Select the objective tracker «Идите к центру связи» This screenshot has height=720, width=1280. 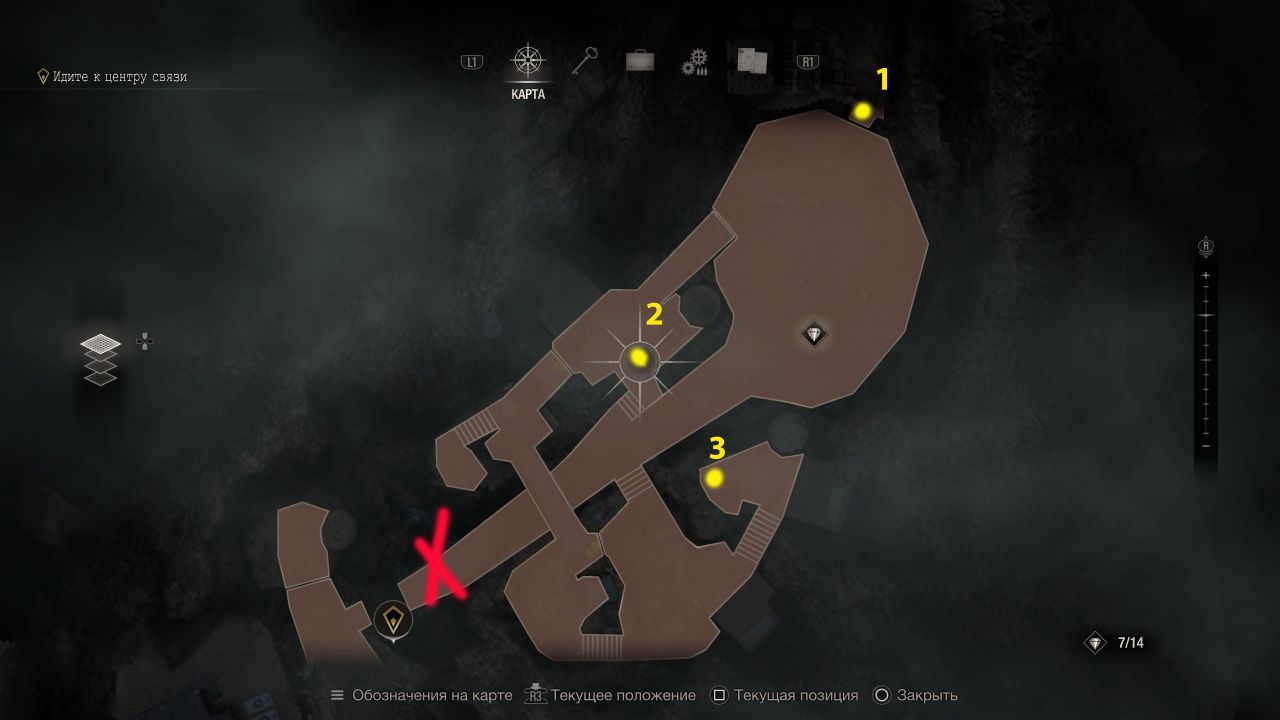112,77
